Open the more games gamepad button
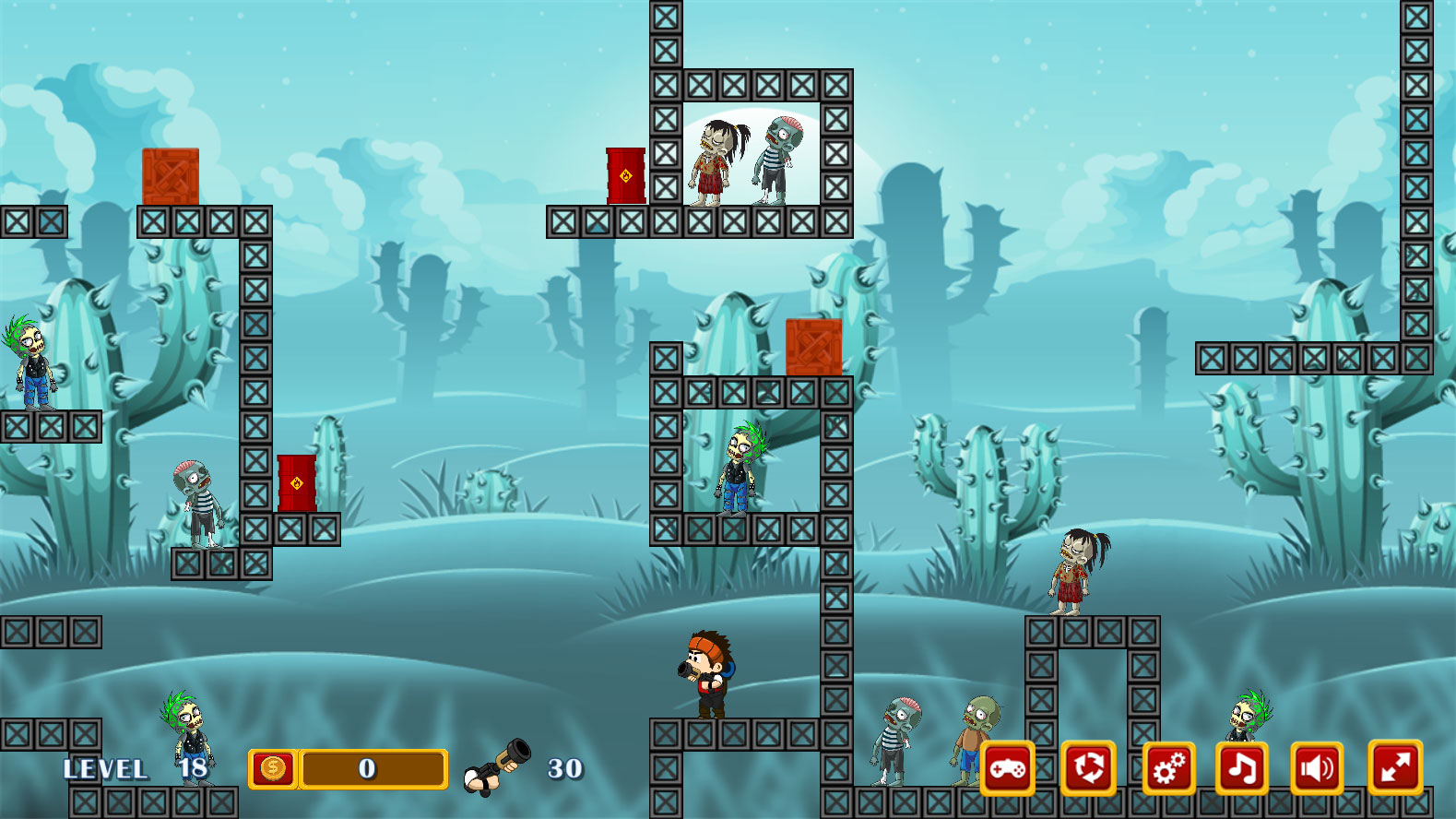 coord(1007,767)
